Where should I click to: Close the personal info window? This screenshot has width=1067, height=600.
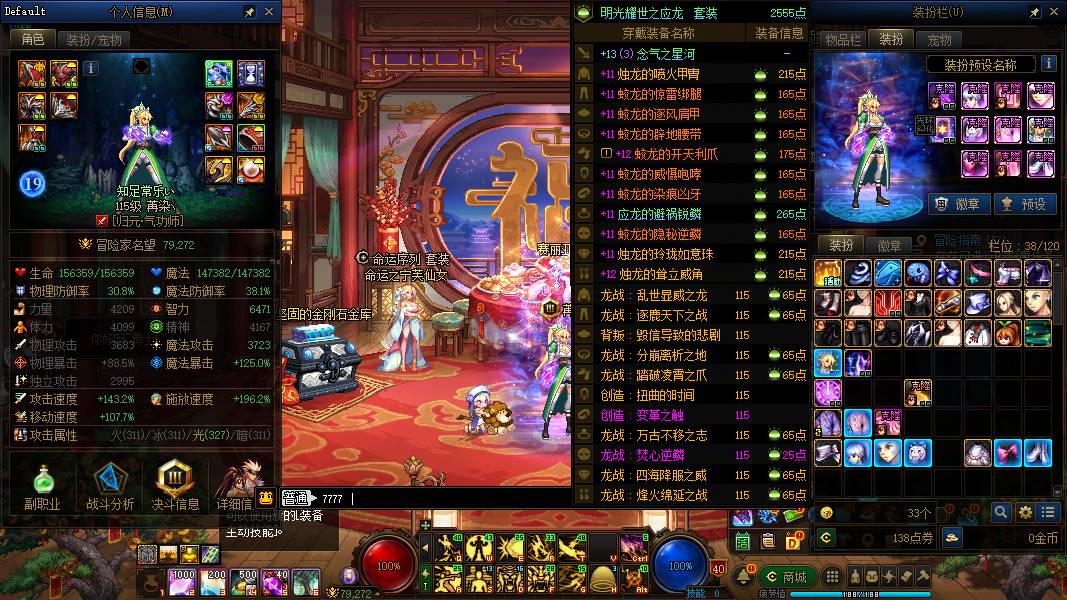coord(269,12)
